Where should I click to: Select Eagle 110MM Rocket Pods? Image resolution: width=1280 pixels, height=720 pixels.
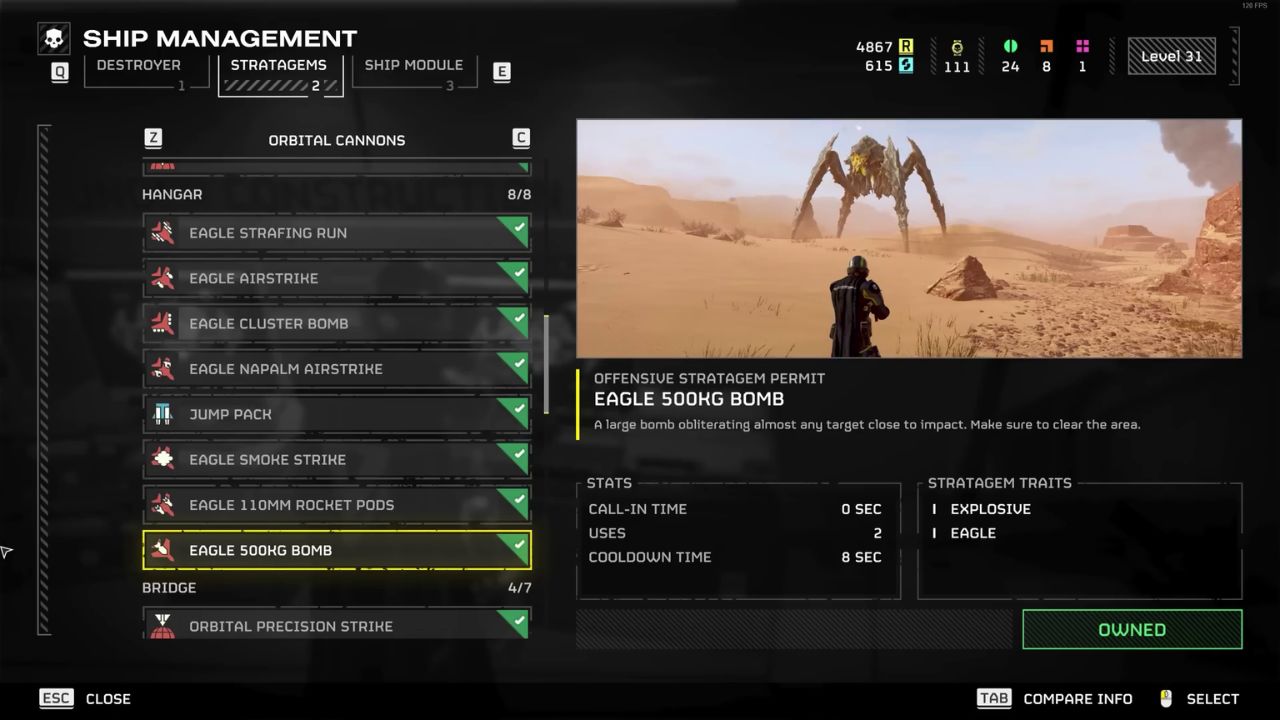pyautogui.click(x=336, y=505)
